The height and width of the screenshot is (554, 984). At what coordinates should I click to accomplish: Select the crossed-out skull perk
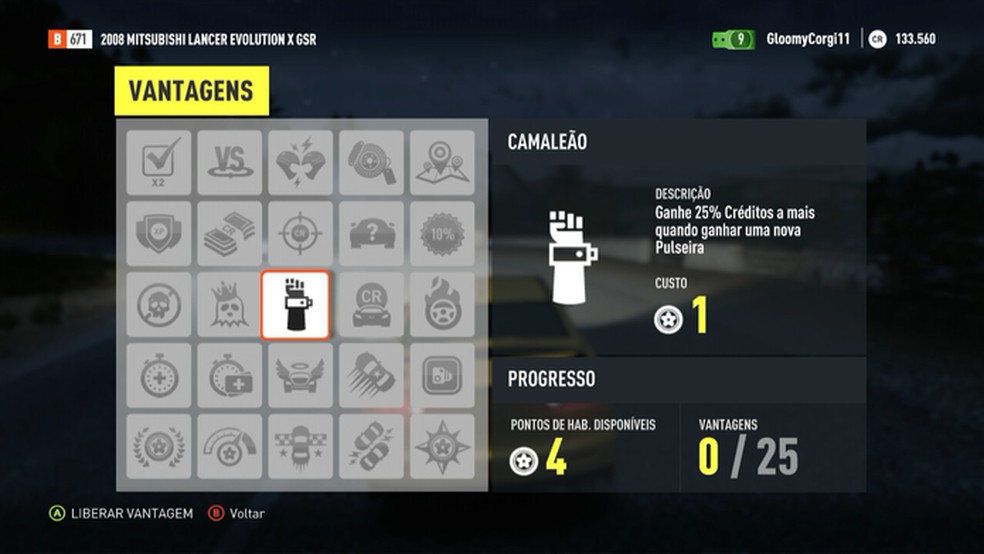click(159, 304)
